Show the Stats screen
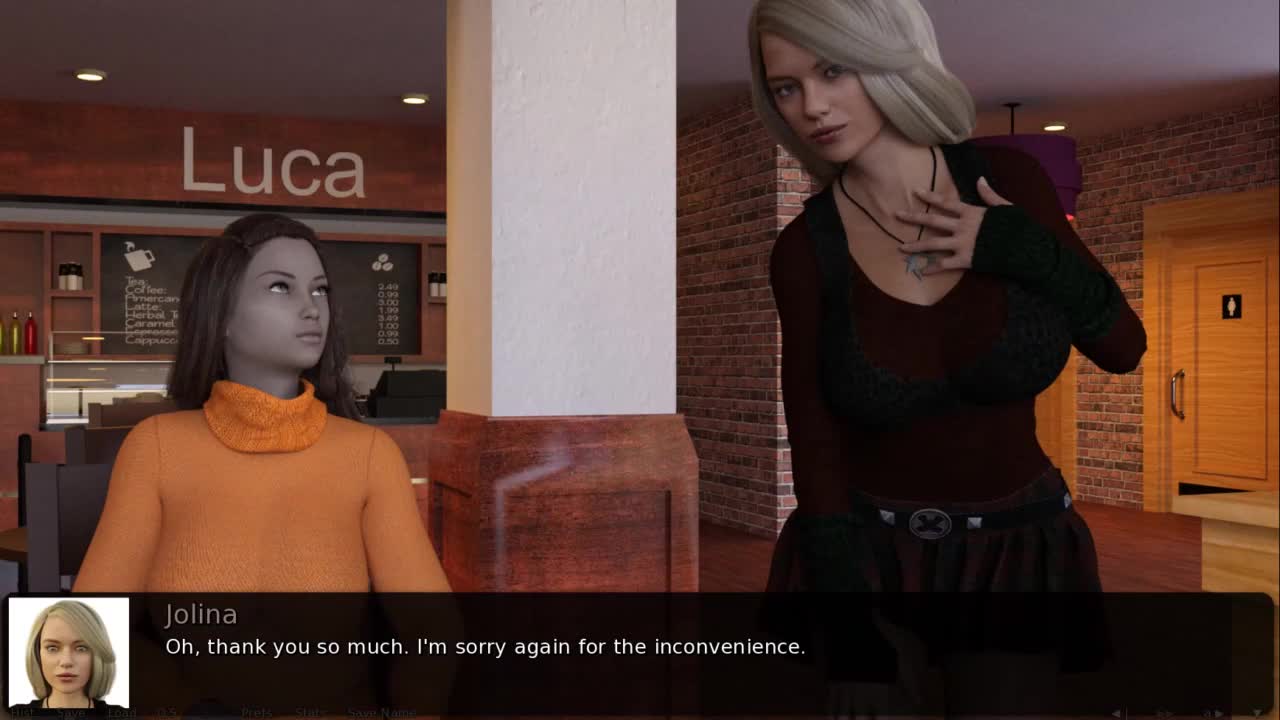Image resolution: width=1280 pixels, height=720 pixels. tap(310, 713)
